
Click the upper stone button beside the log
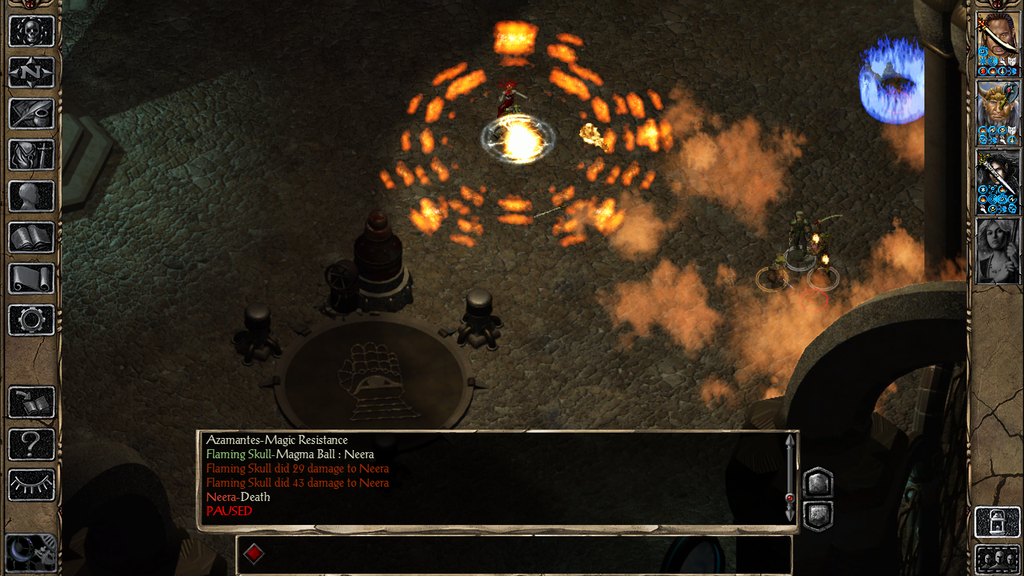(817, 482)
